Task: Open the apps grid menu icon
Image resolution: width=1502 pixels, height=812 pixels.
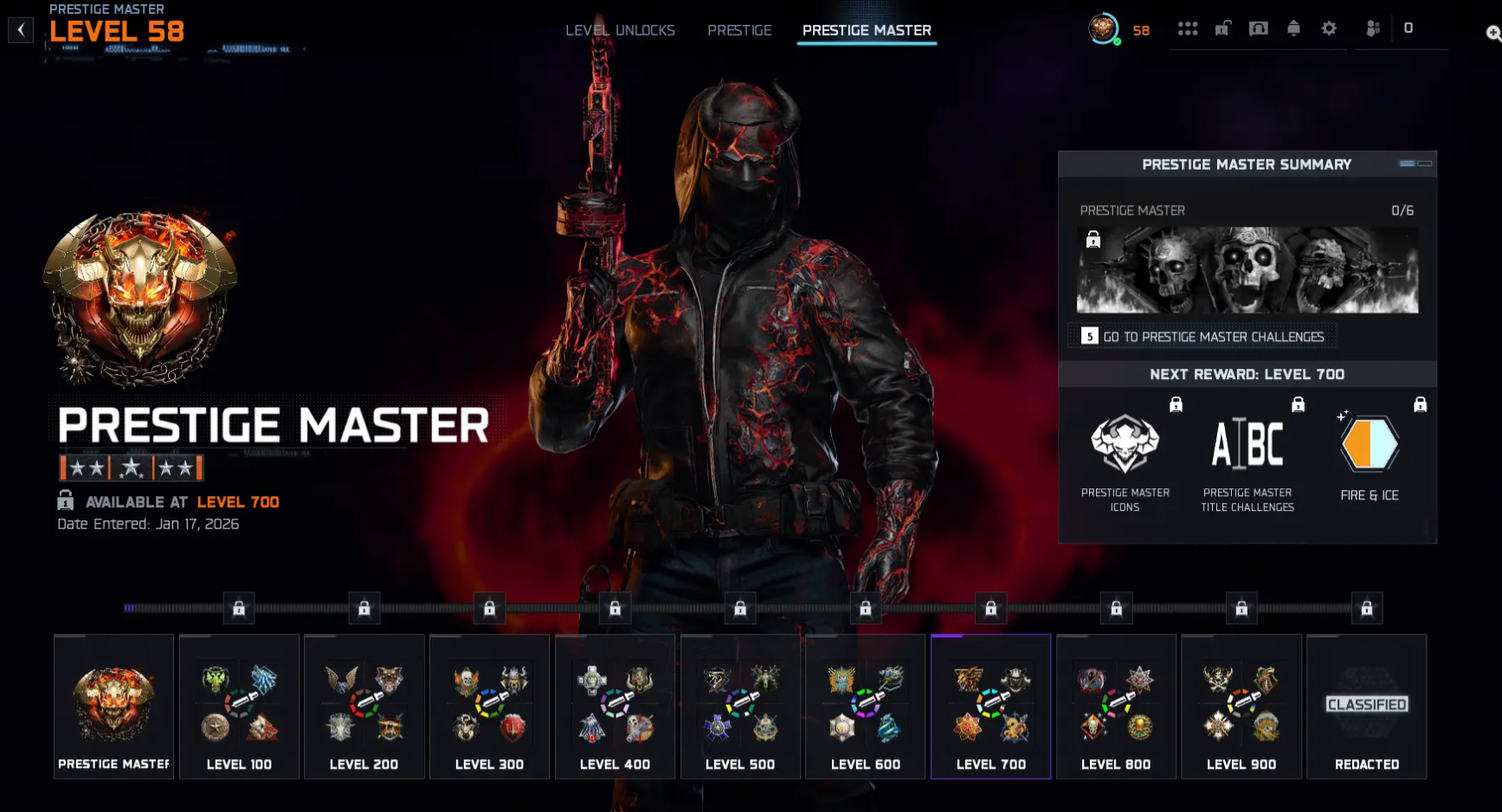Action: [x=1189, y=29]
